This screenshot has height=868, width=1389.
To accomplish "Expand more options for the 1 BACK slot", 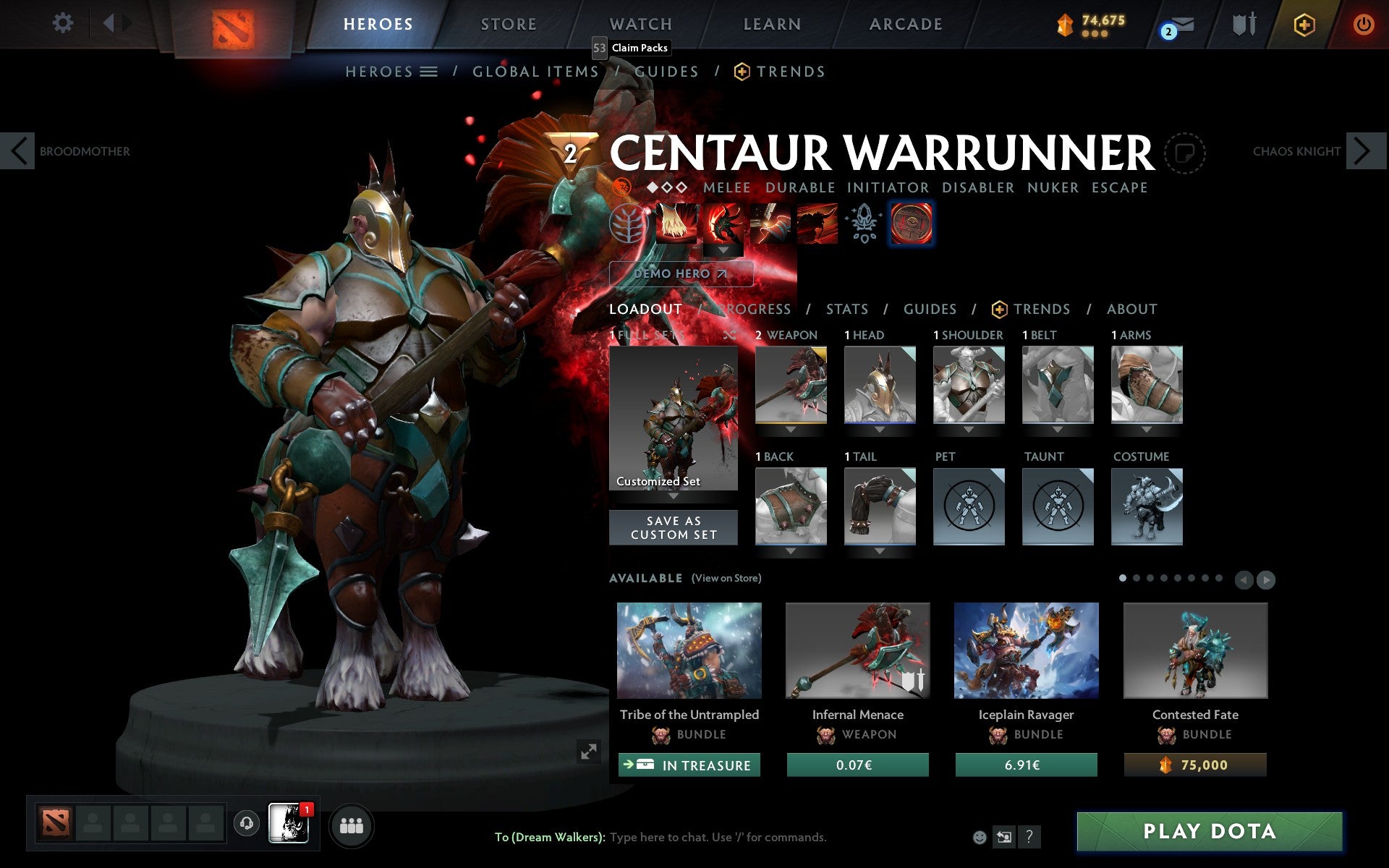I will tap(790, 550).
